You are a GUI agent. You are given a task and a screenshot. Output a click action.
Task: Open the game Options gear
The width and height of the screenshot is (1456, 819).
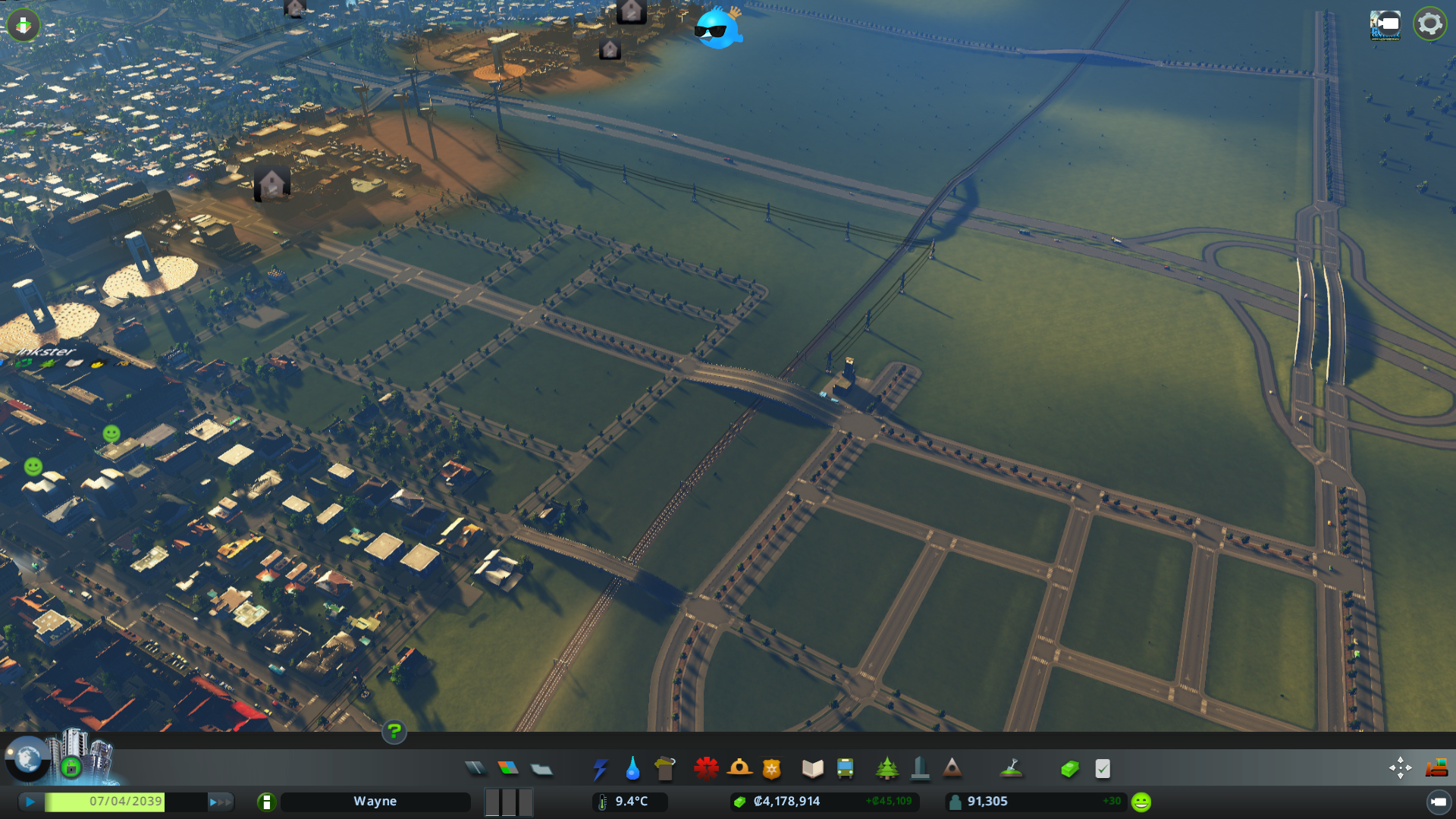(1429, 24)
